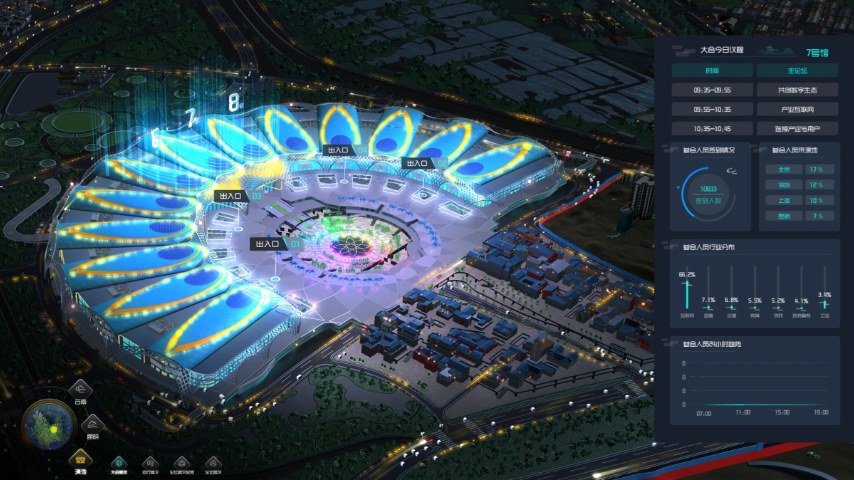Select the hall number 8 marker
This screenshot has width=854, height=480.
click(x=233, y=102)
